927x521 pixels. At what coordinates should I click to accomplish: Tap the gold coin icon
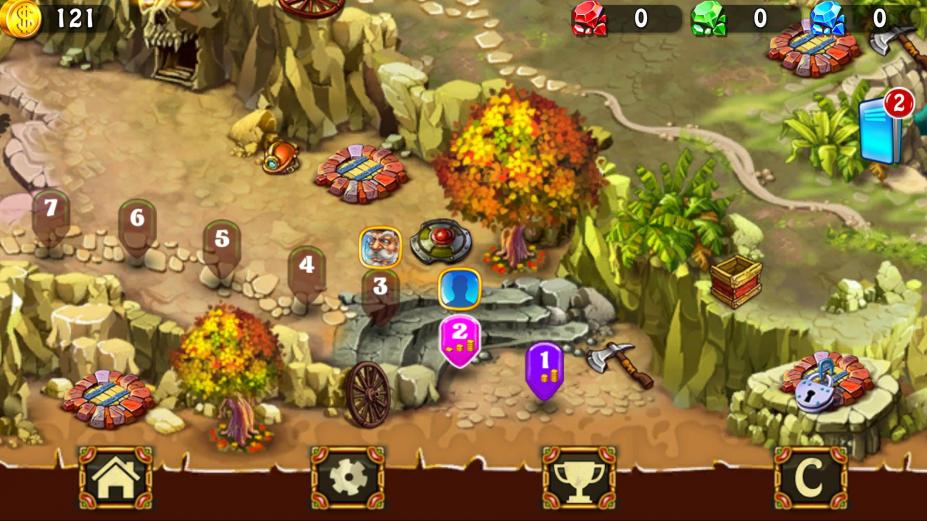(20, 18)
